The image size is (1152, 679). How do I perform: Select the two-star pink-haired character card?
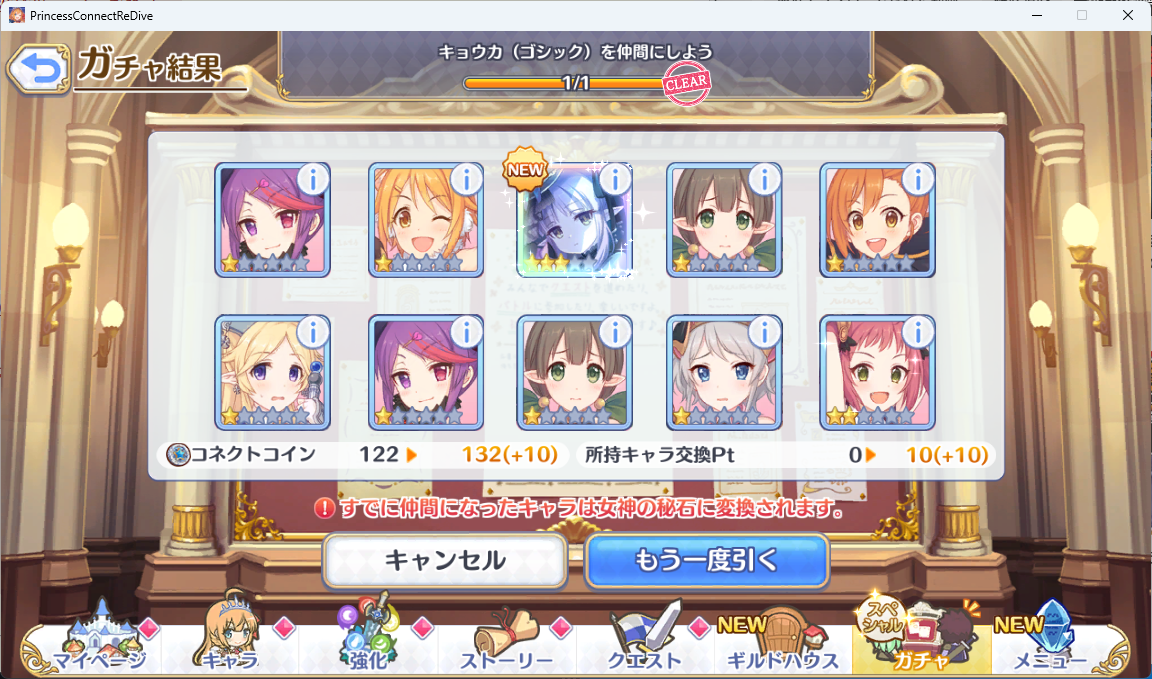[877, 373]
